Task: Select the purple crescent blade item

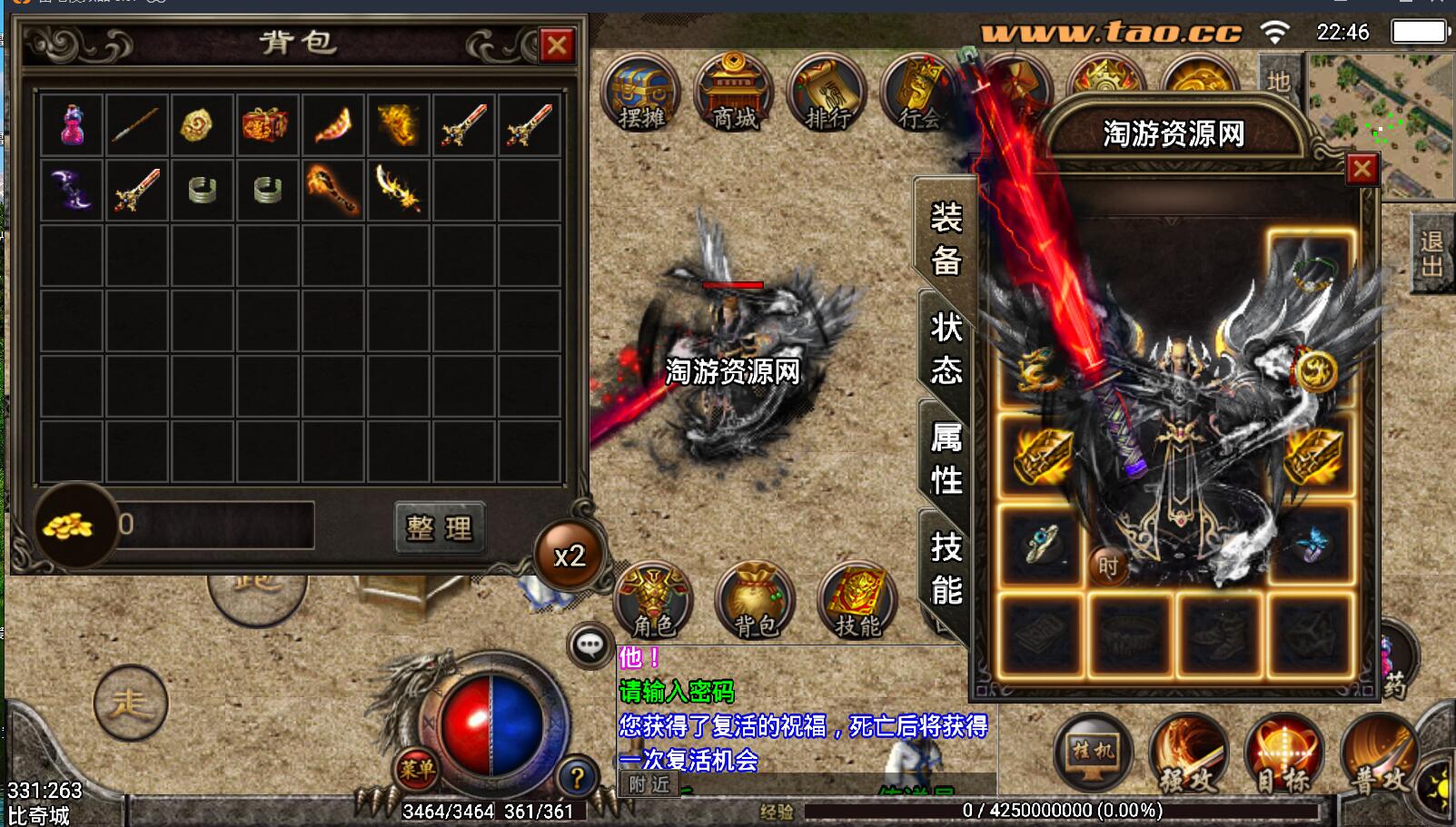Action: 72,190
